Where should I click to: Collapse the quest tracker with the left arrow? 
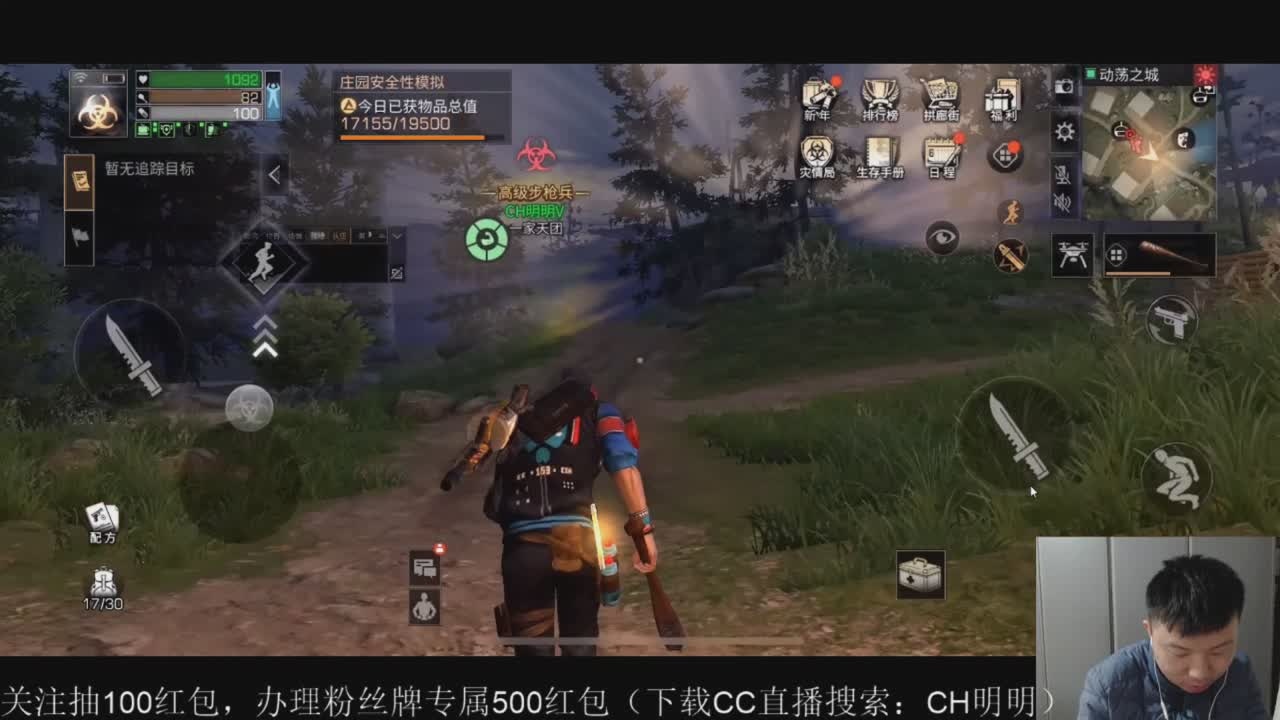tap(272, 173)
